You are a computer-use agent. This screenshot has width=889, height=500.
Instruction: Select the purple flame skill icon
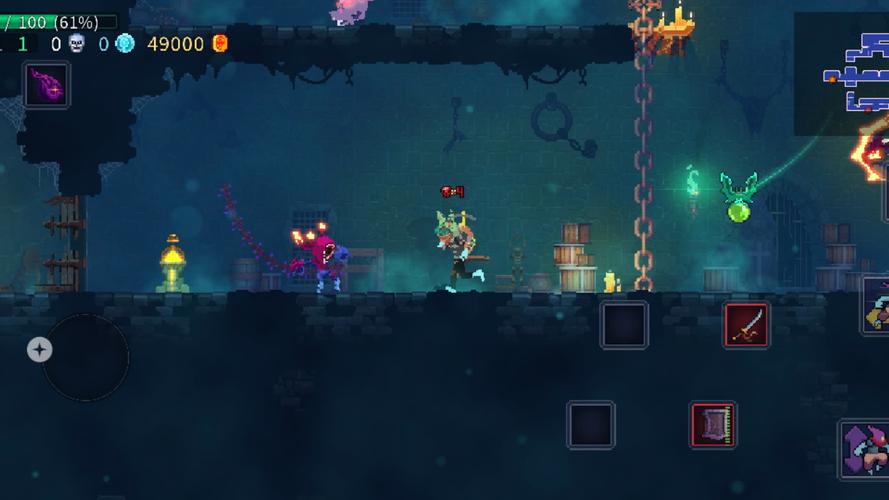pos(47,85)
